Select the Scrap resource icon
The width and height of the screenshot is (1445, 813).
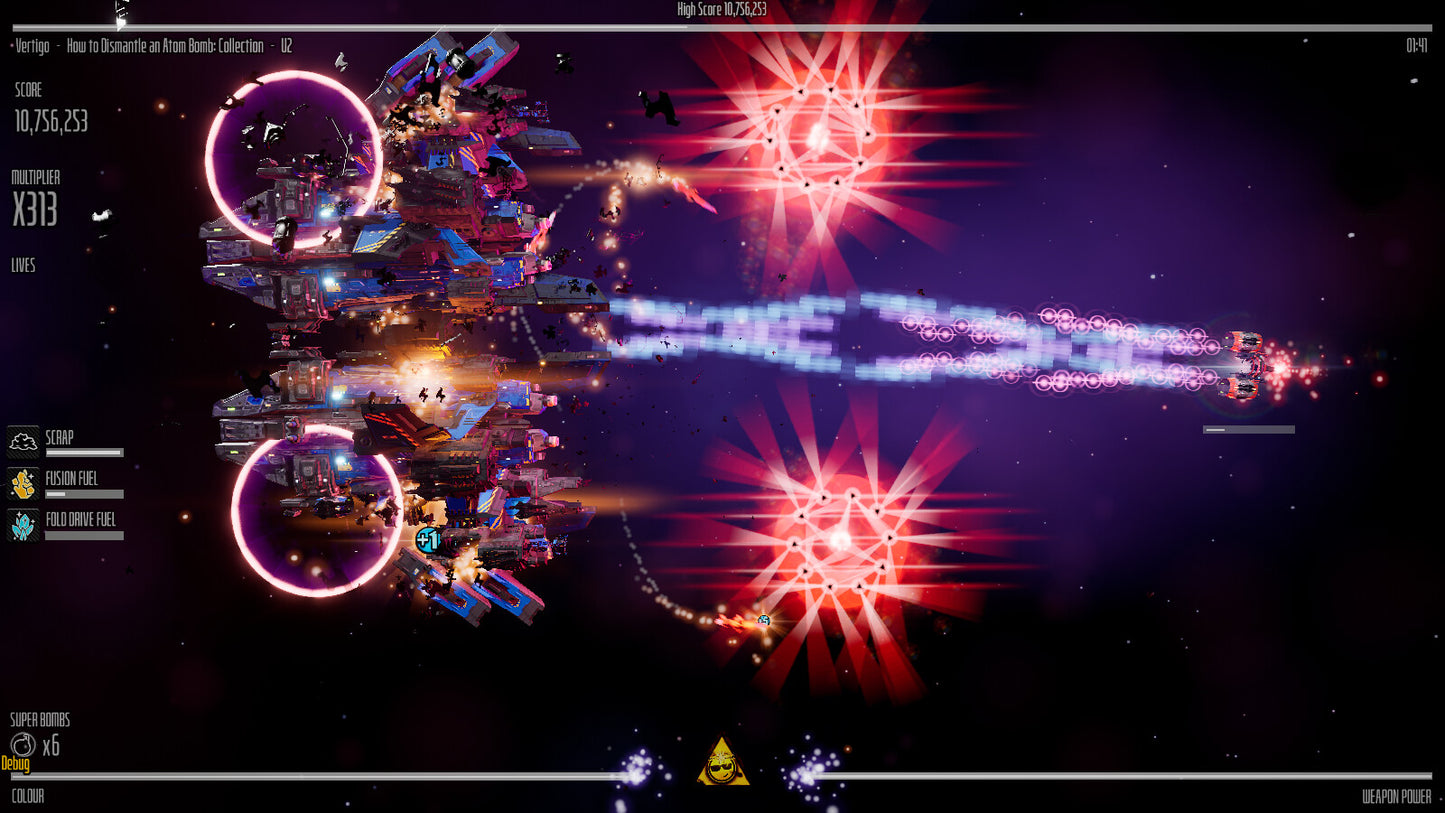pyautogui.click(x=22, y=440)
